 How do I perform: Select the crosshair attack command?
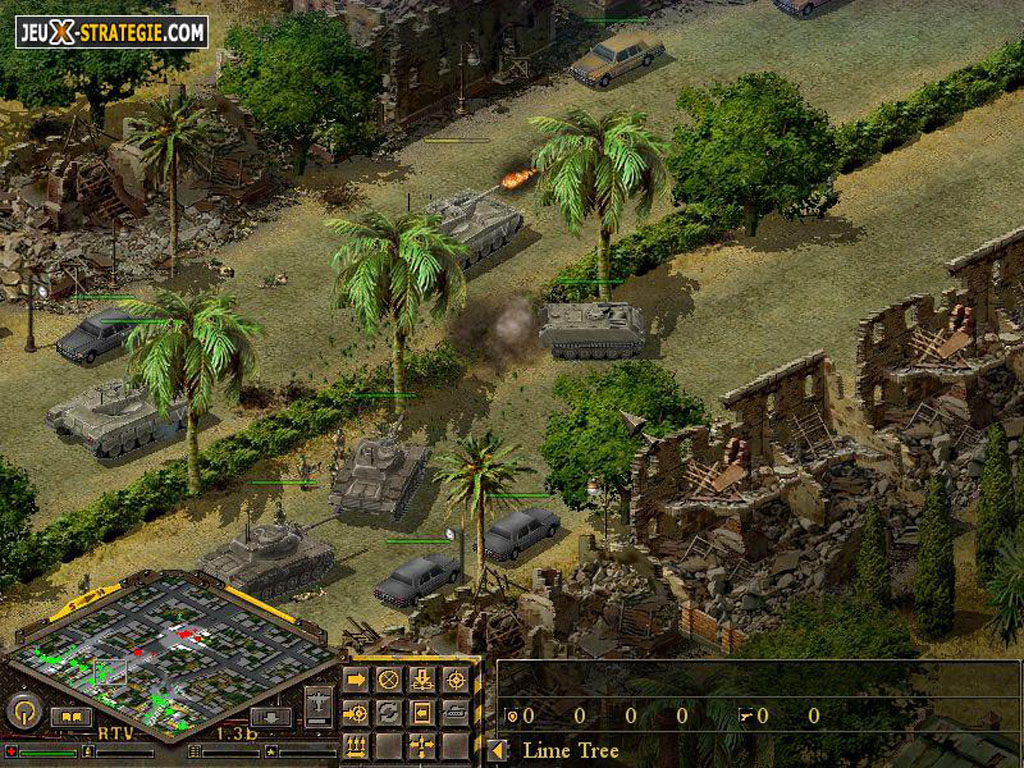click(455, 680)
